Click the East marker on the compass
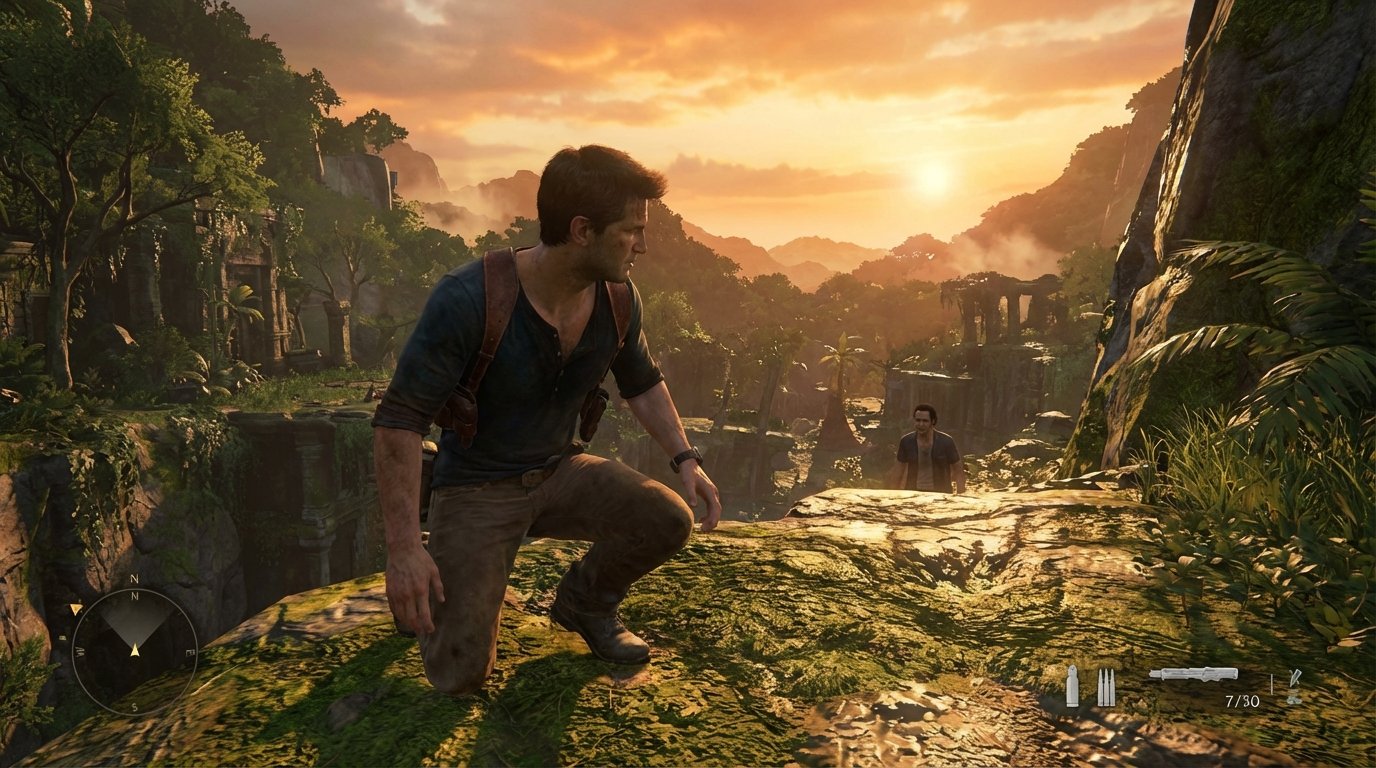 tap(189, 651)
